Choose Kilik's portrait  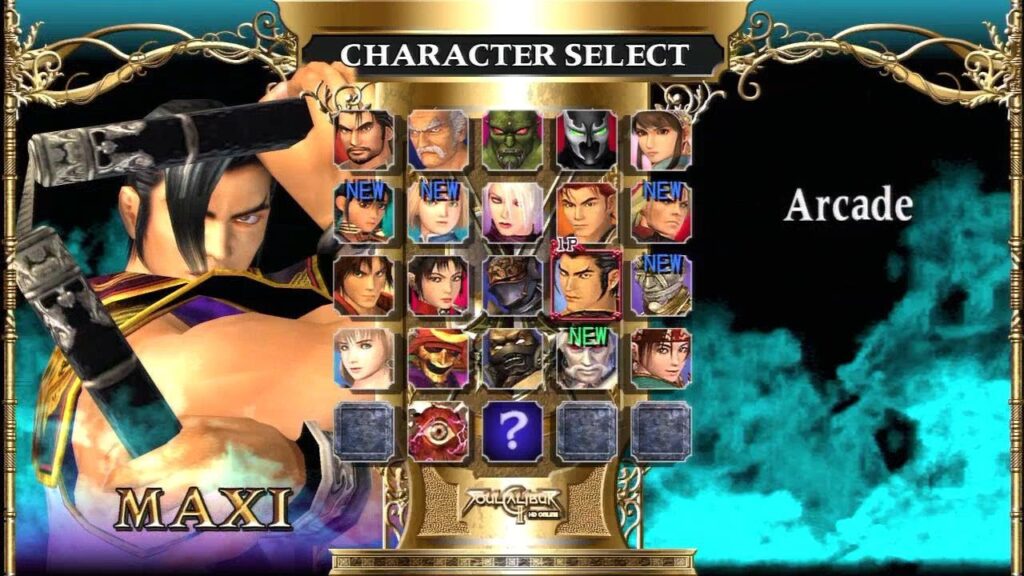[x=364, y=285]
